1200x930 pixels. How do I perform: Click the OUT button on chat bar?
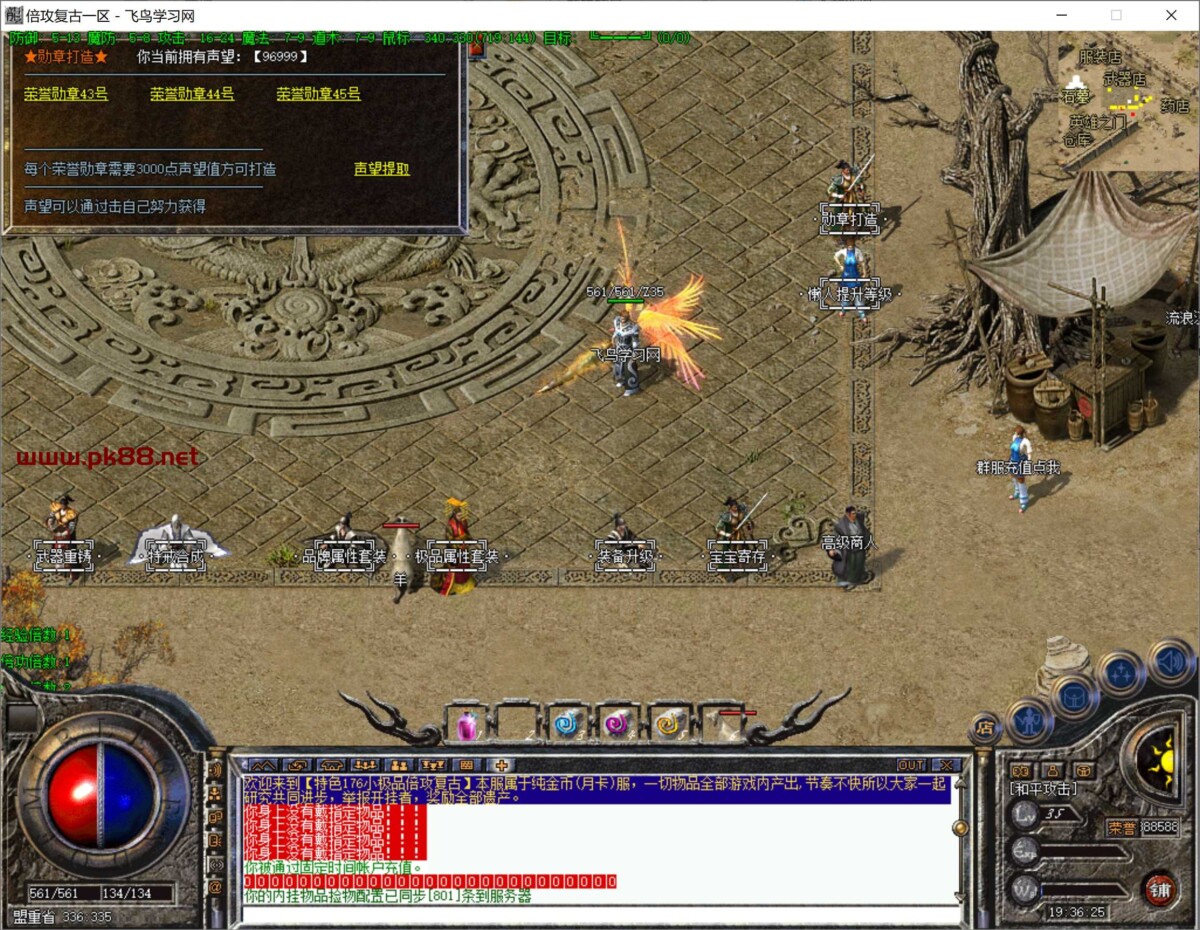(910, 765)
